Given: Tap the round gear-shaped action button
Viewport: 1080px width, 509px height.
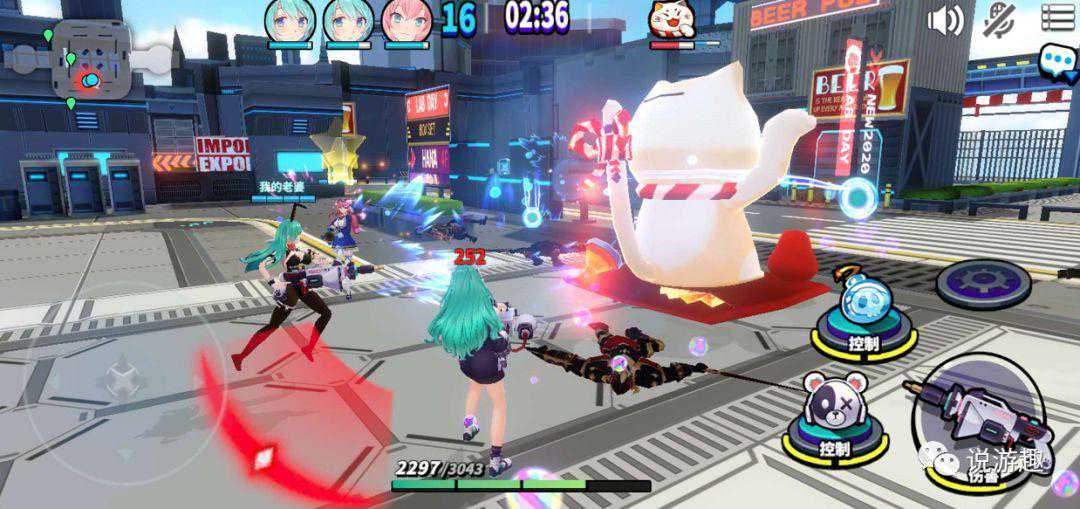Looking at the screenshot, I should [984, 283].
